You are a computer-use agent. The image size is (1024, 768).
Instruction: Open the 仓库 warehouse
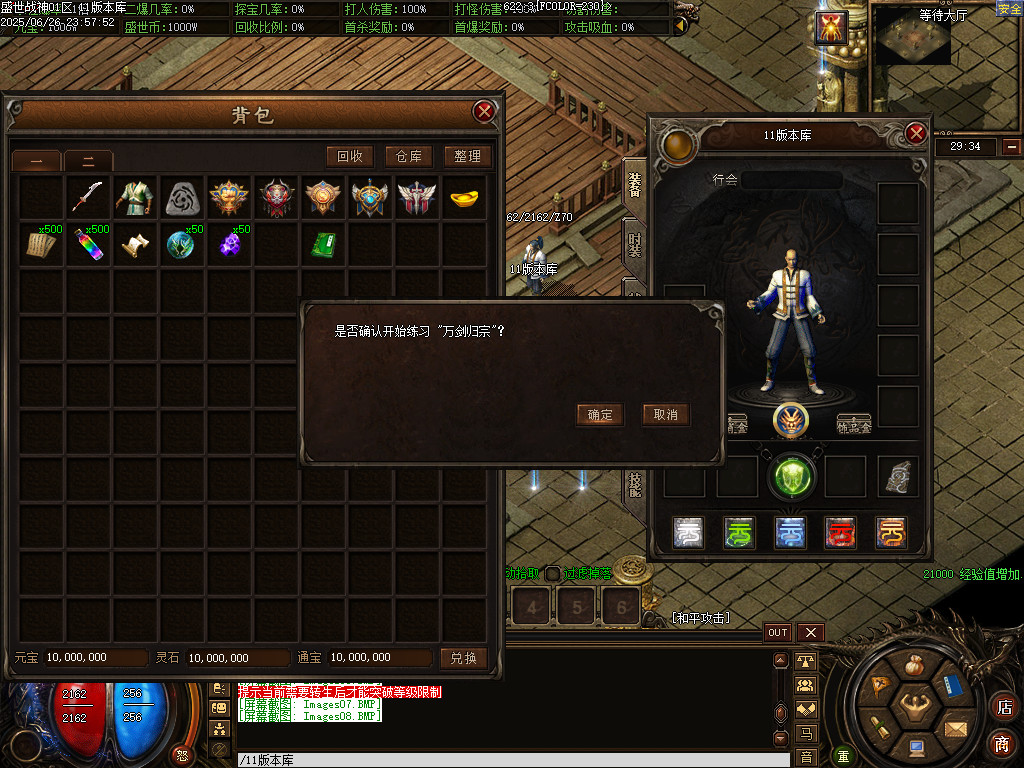click(x=409, y=156)
